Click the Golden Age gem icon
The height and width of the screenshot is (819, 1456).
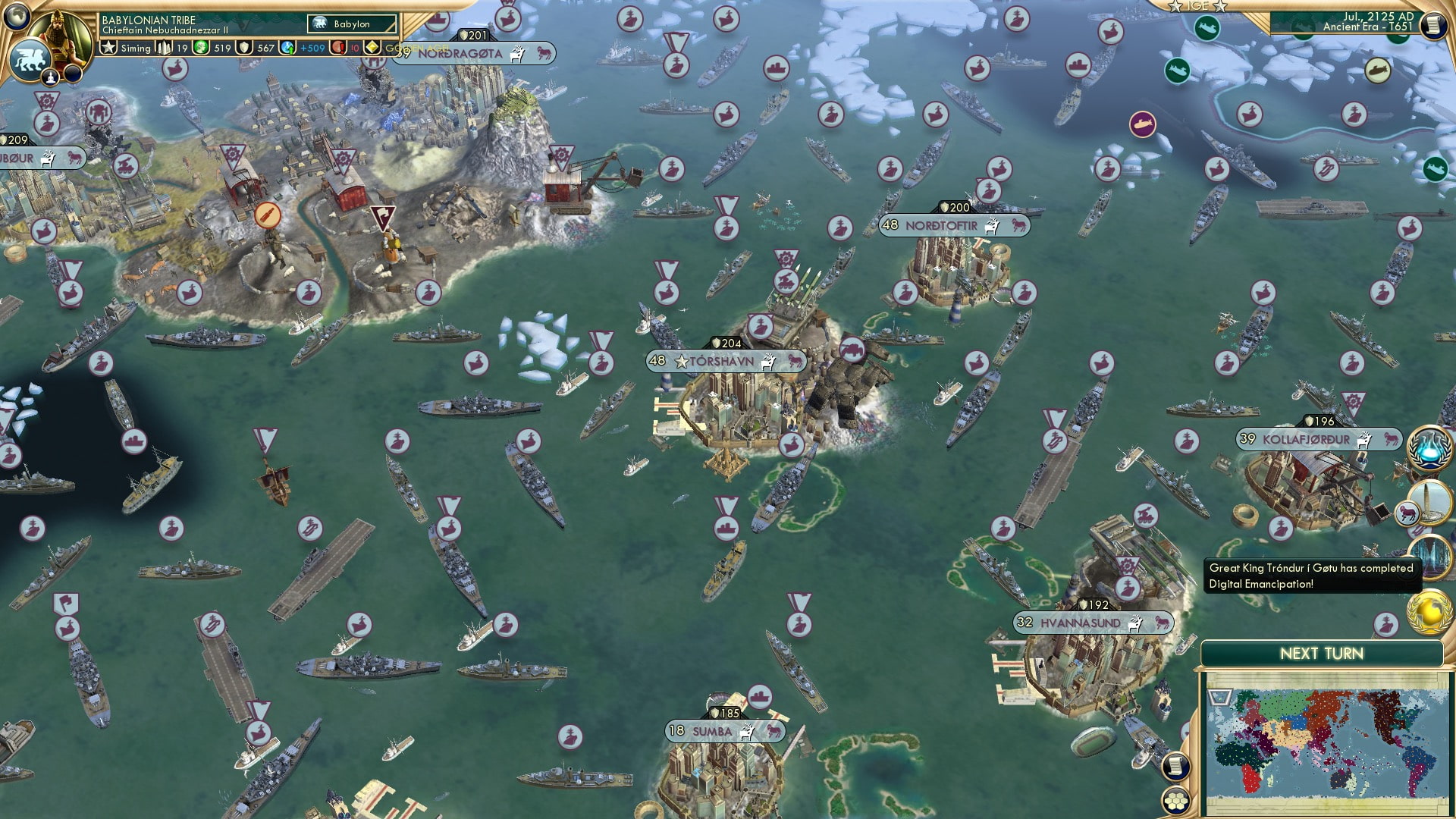point(373,48)
